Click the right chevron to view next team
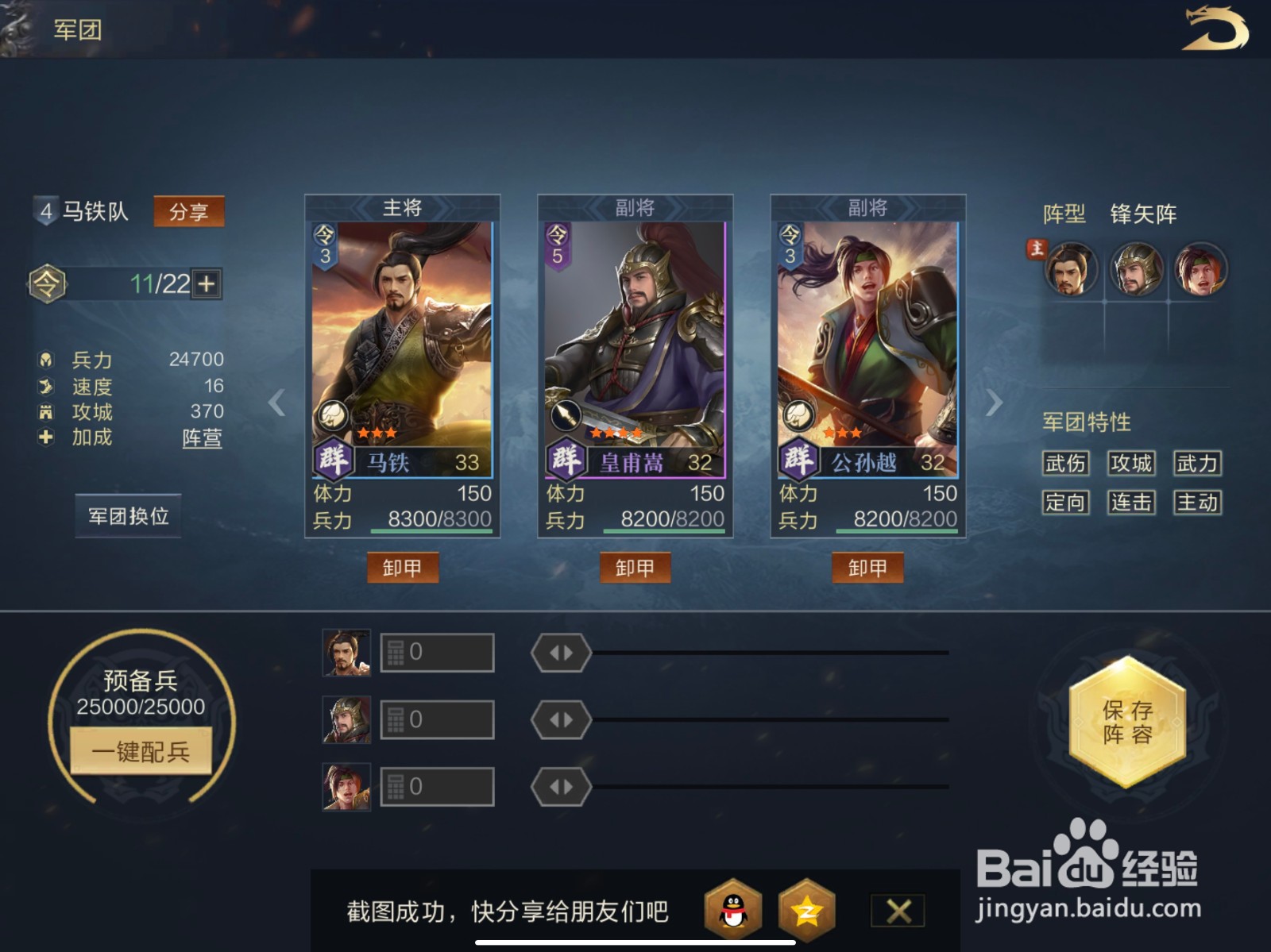Image resolution: width=1271 pixels, height=952 pixels. coord(994,403)
